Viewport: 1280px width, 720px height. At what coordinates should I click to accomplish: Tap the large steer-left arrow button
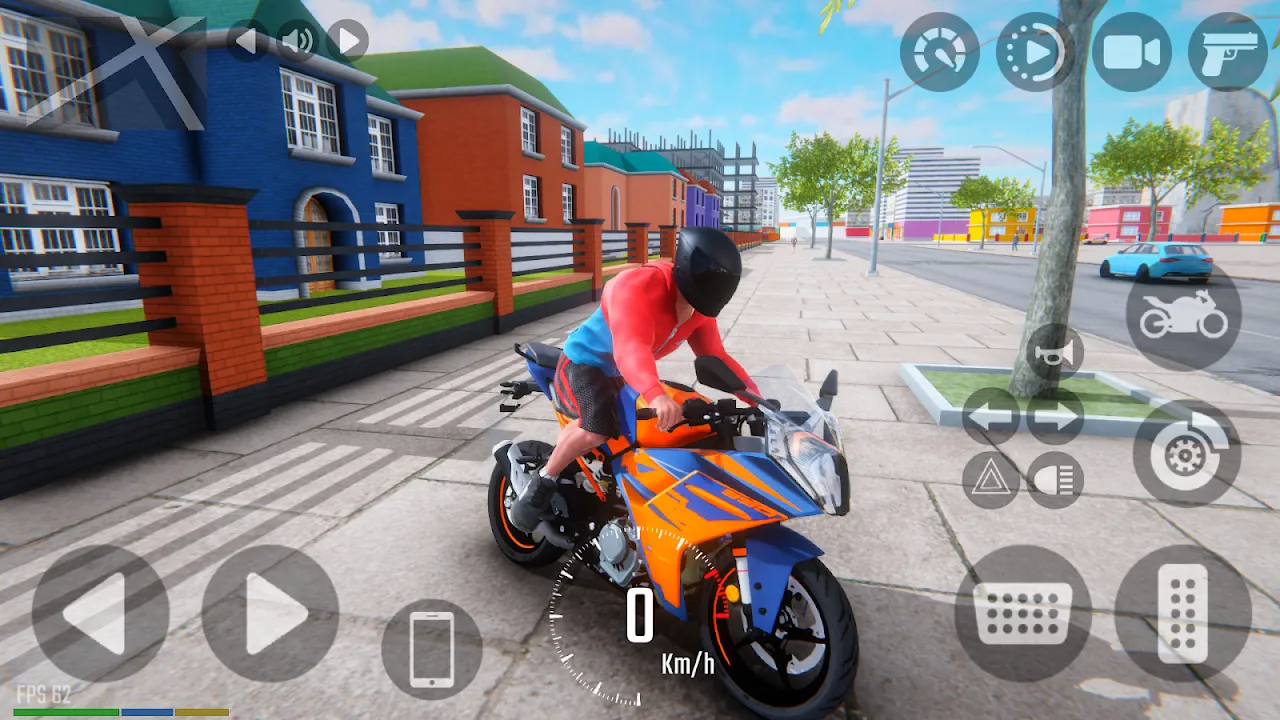coord(100,613)
